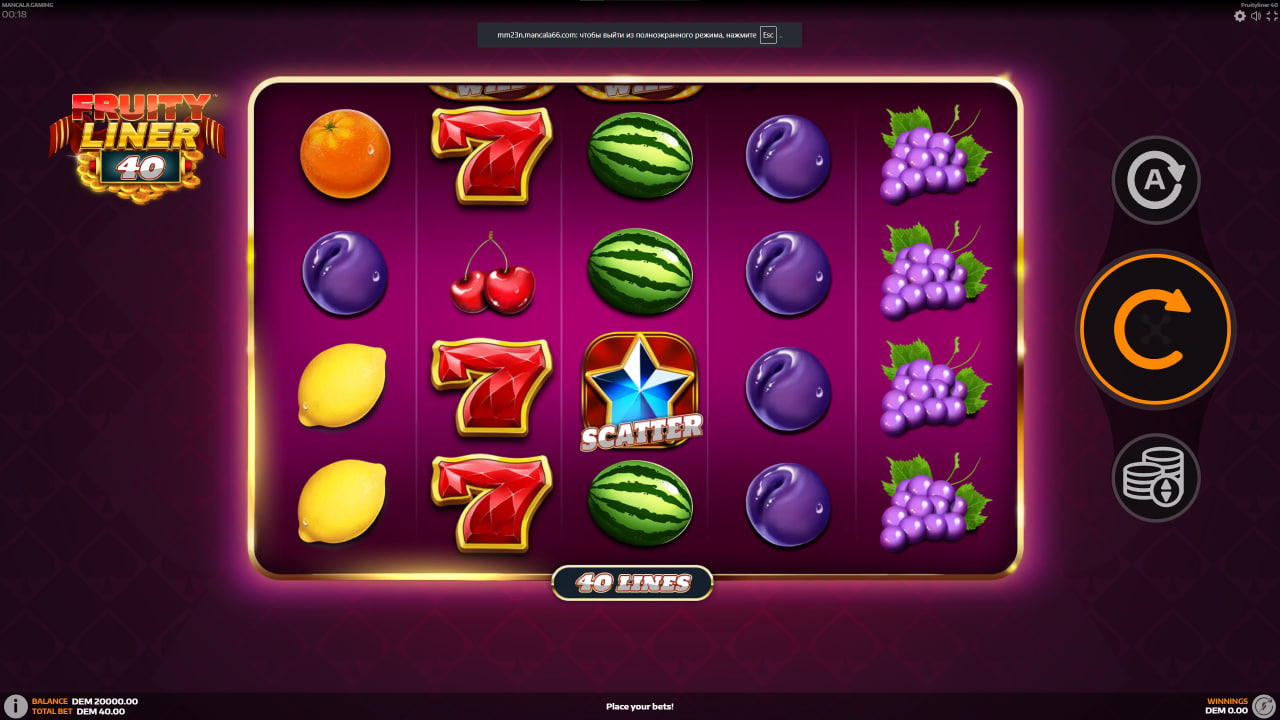Open the game settings gear icon
Viewport: 1280px width, 720px height.
point(1240,16)
